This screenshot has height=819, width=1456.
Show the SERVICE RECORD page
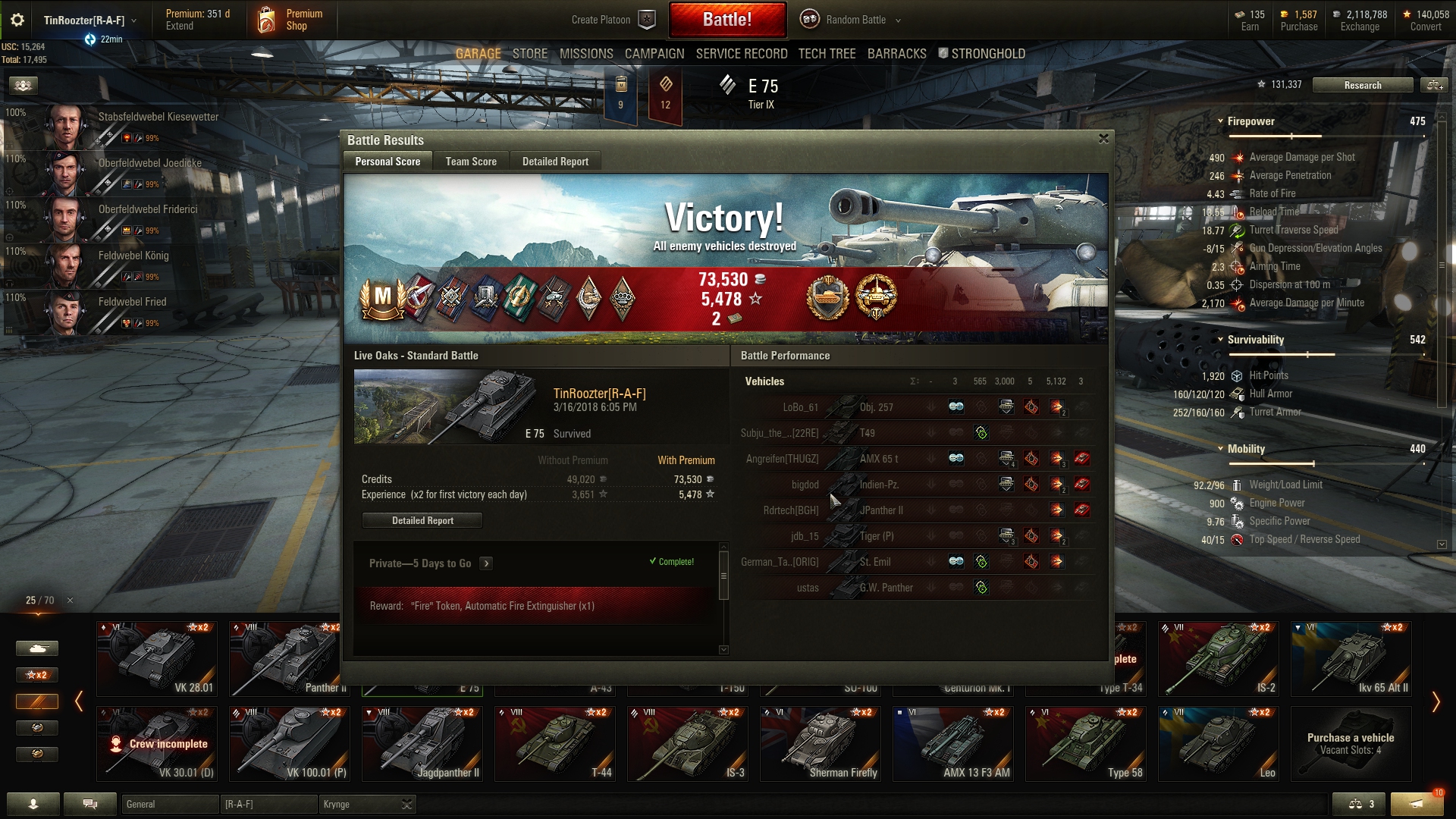(741, 54)
